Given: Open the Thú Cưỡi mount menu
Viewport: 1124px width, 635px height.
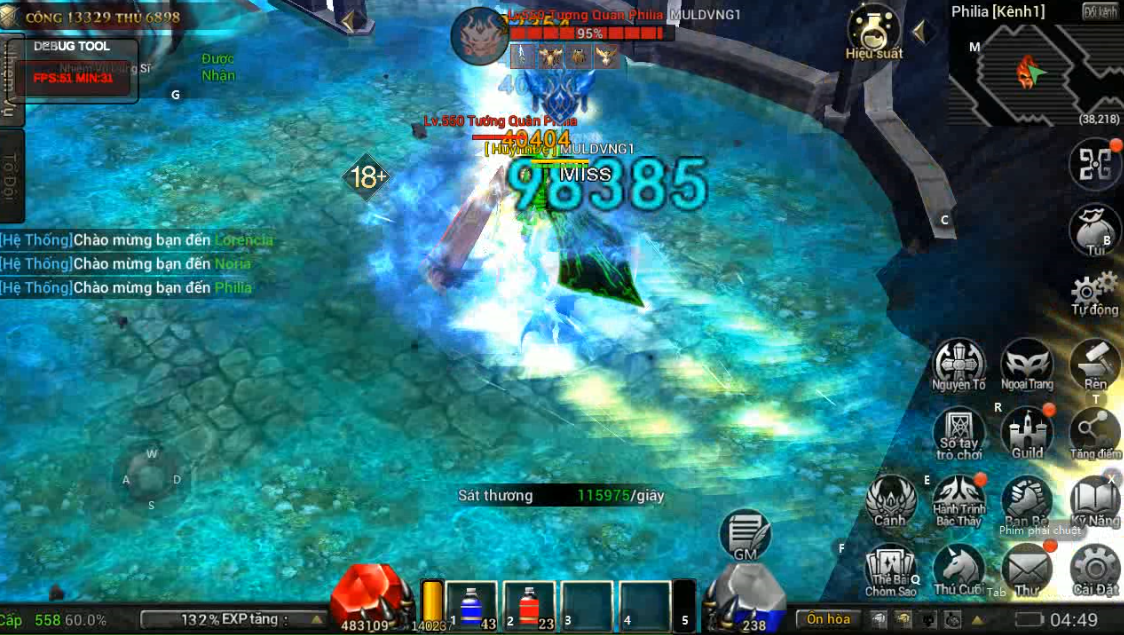Looking at the screenshot, I should (x=959, y=568).
